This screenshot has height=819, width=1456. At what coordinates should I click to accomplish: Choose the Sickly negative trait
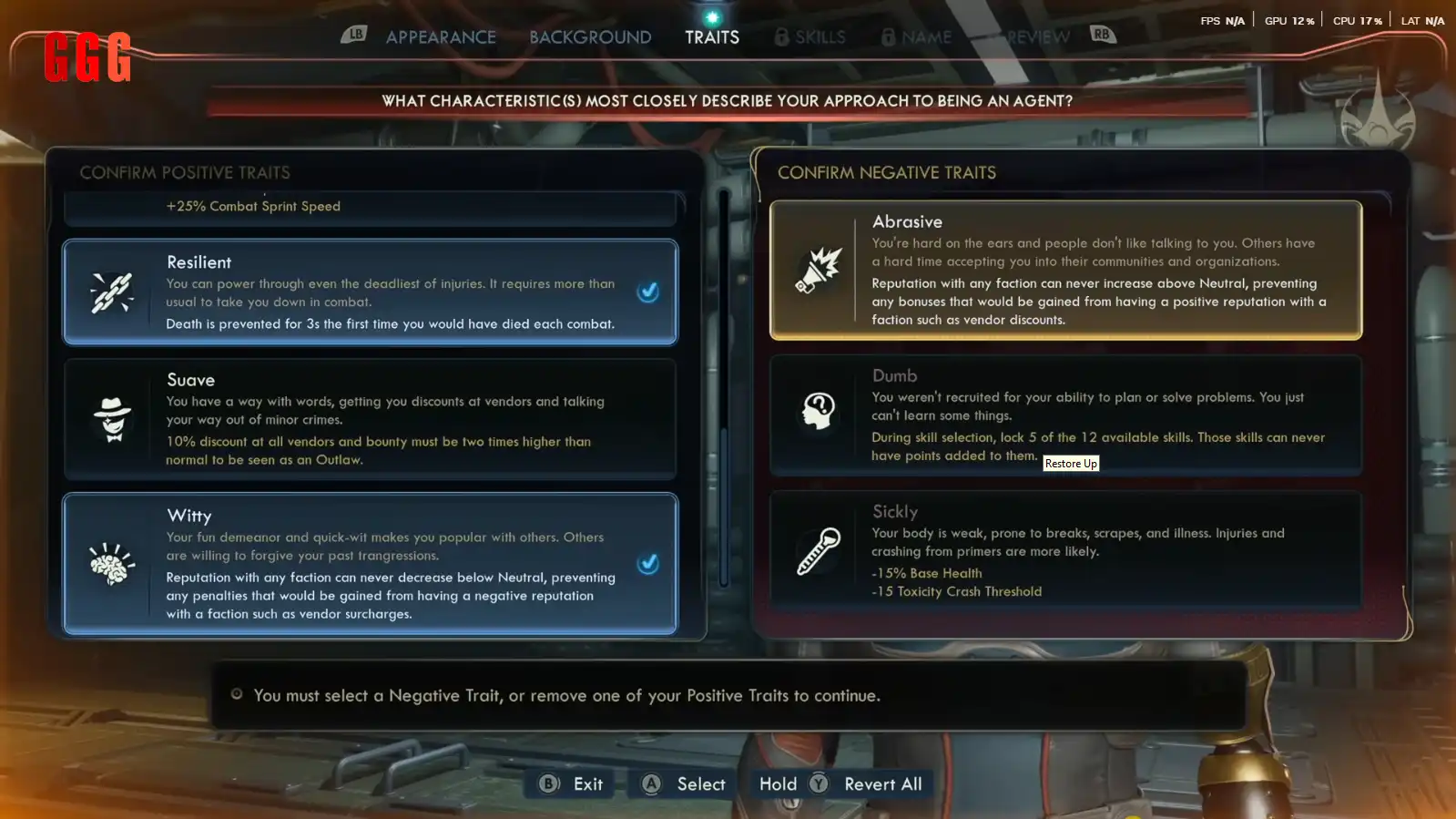coord(1065,550)
